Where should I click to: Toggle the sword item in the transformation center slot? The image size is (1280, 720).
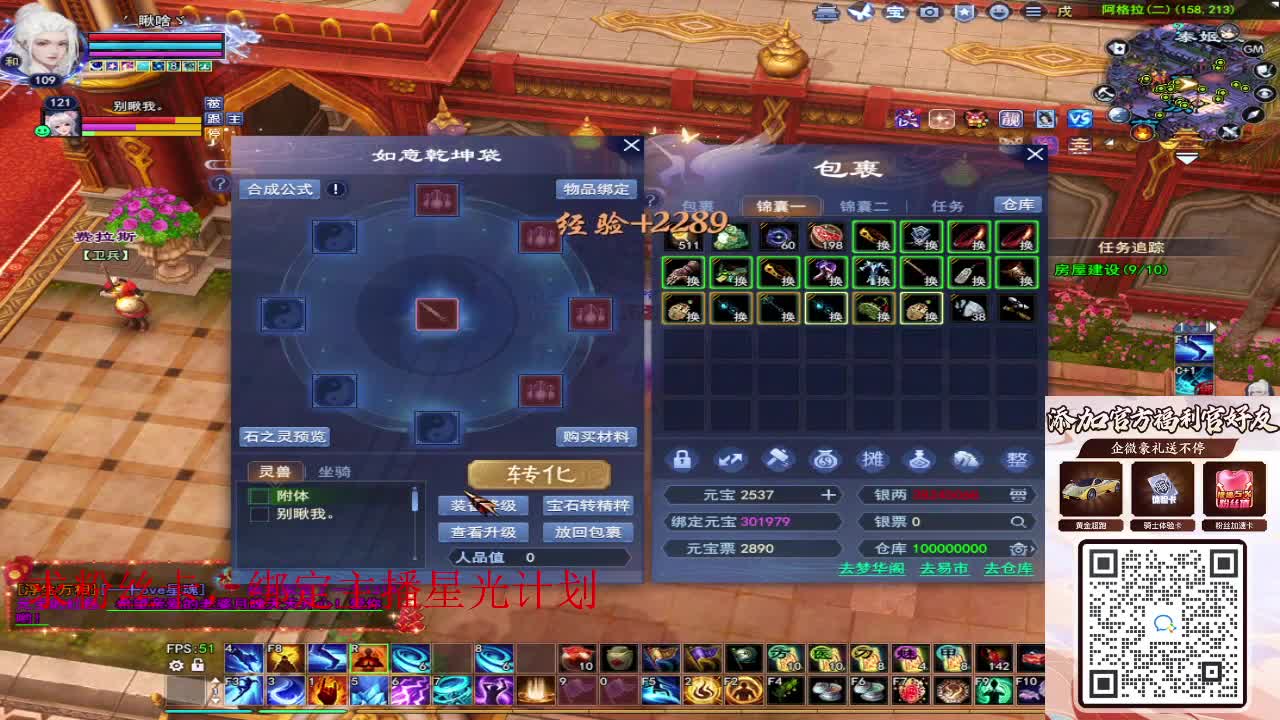pos(435,316)
